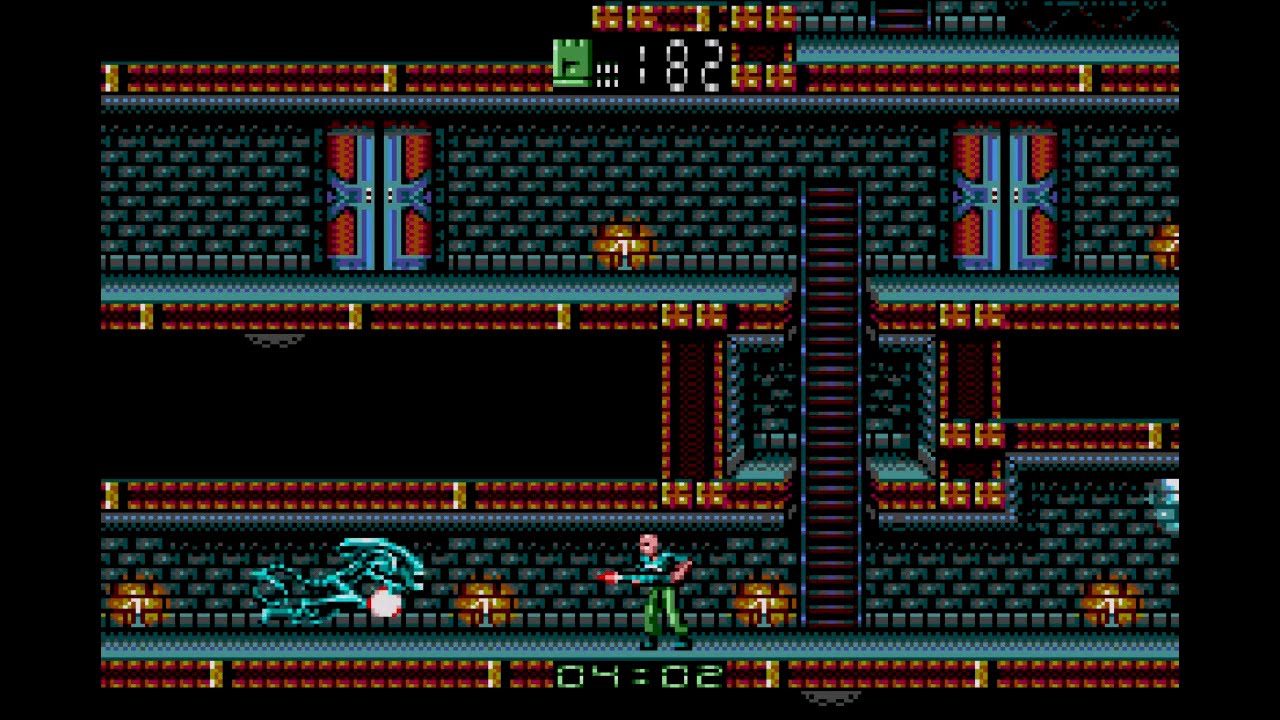Click the orange canister left of the player
This screenshot has width=1280, height=720.
[485, 605]
